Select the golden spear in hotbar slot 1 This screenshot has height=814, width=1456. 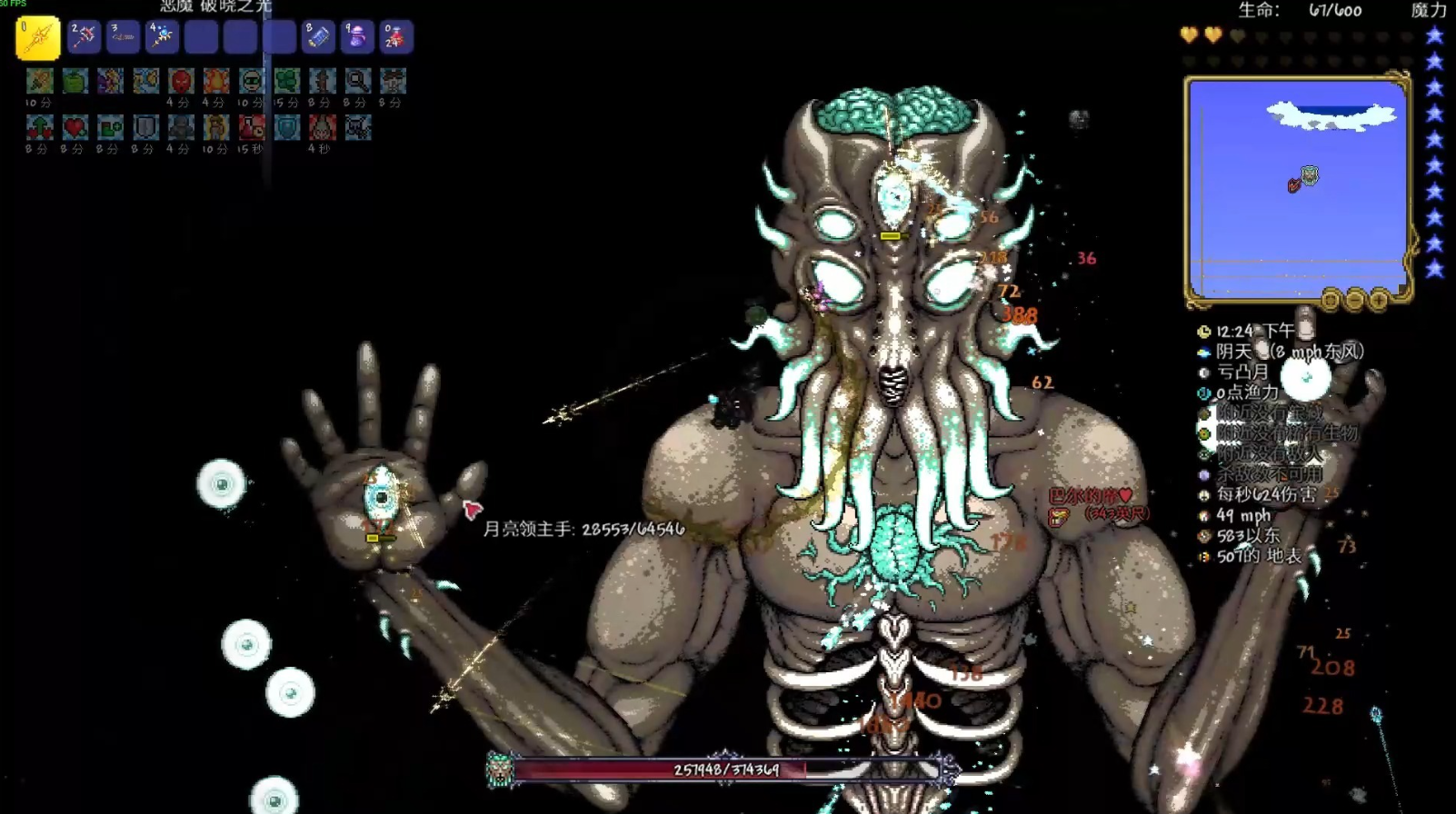pyautogui.click(x=38, y=38)
